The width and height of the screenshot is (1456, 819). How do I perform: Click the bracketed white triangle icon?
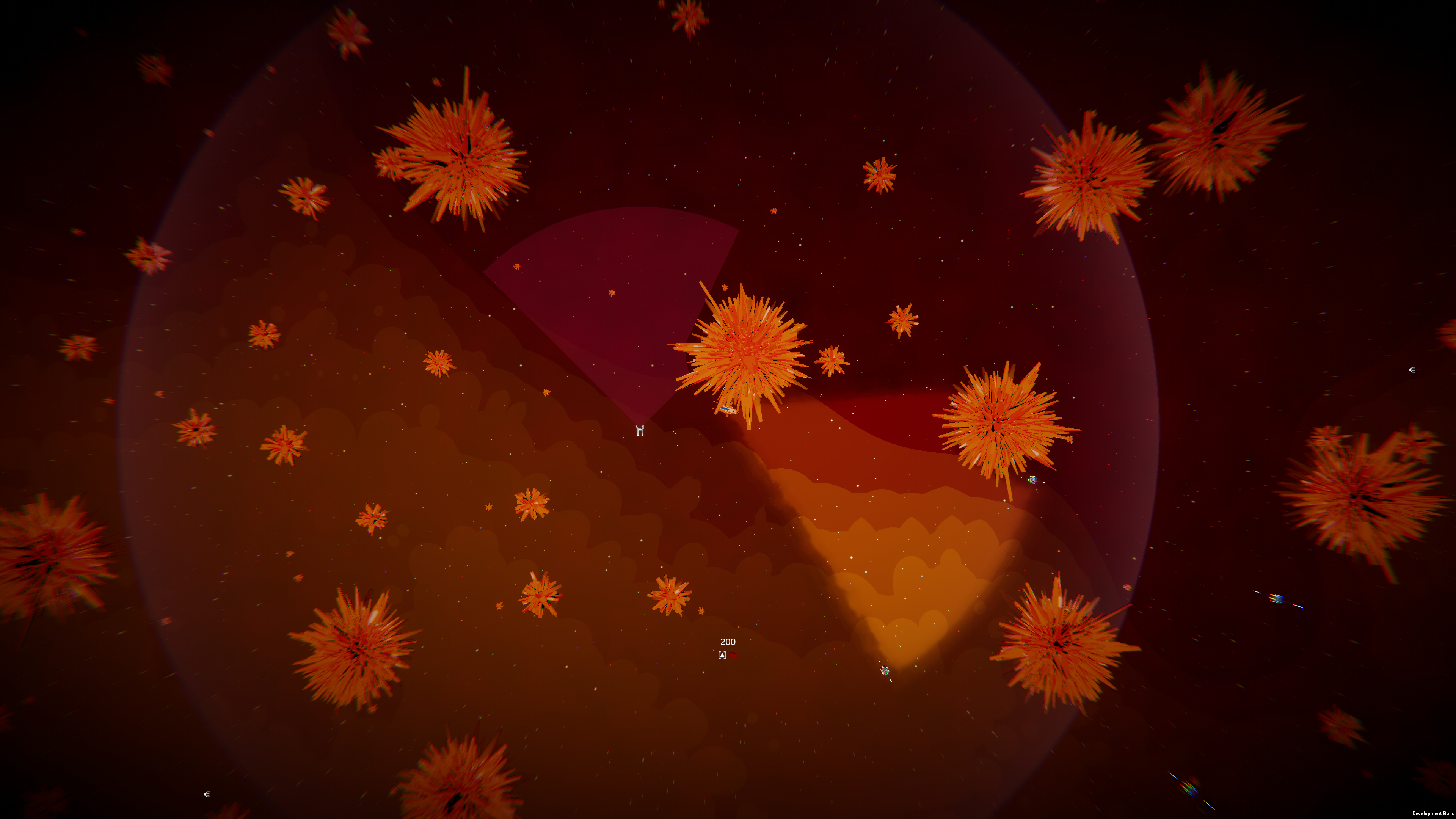pos(722,655)
